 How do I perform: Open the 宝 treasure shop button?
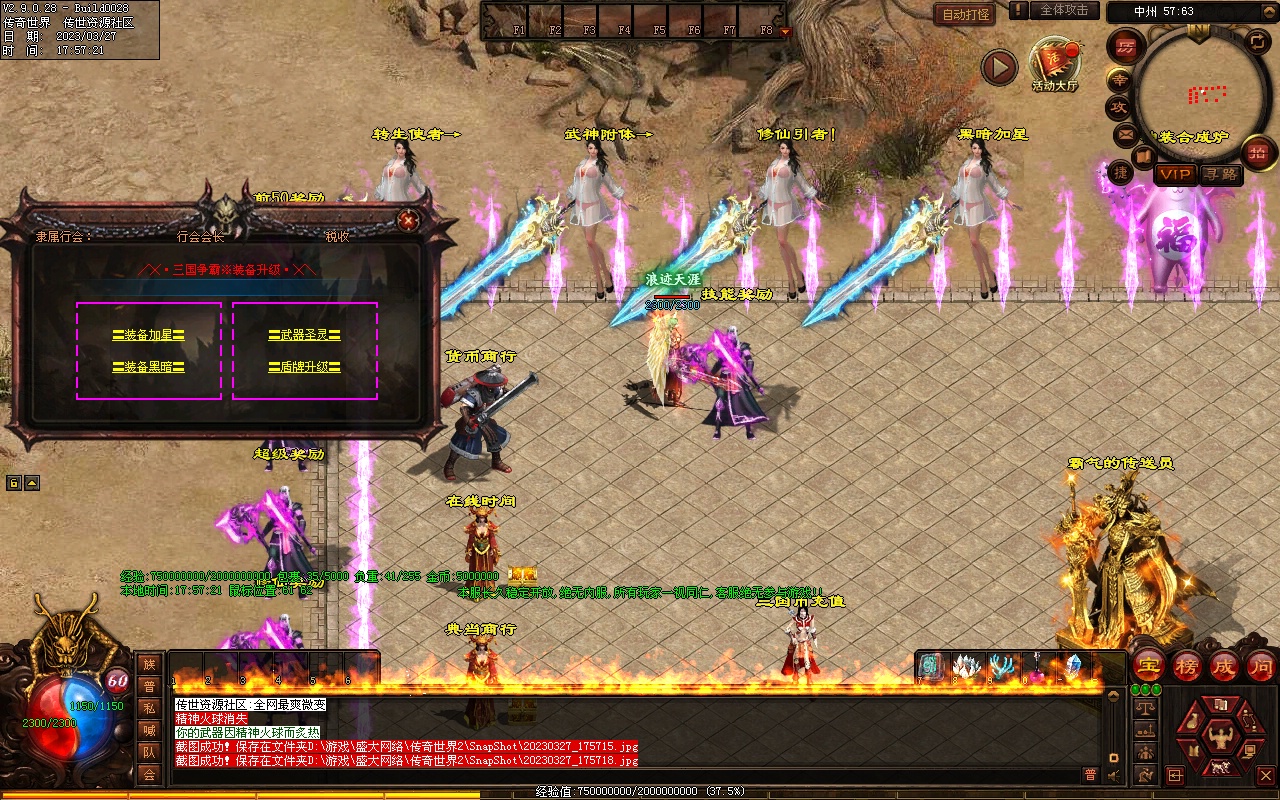coord(1149,665)
